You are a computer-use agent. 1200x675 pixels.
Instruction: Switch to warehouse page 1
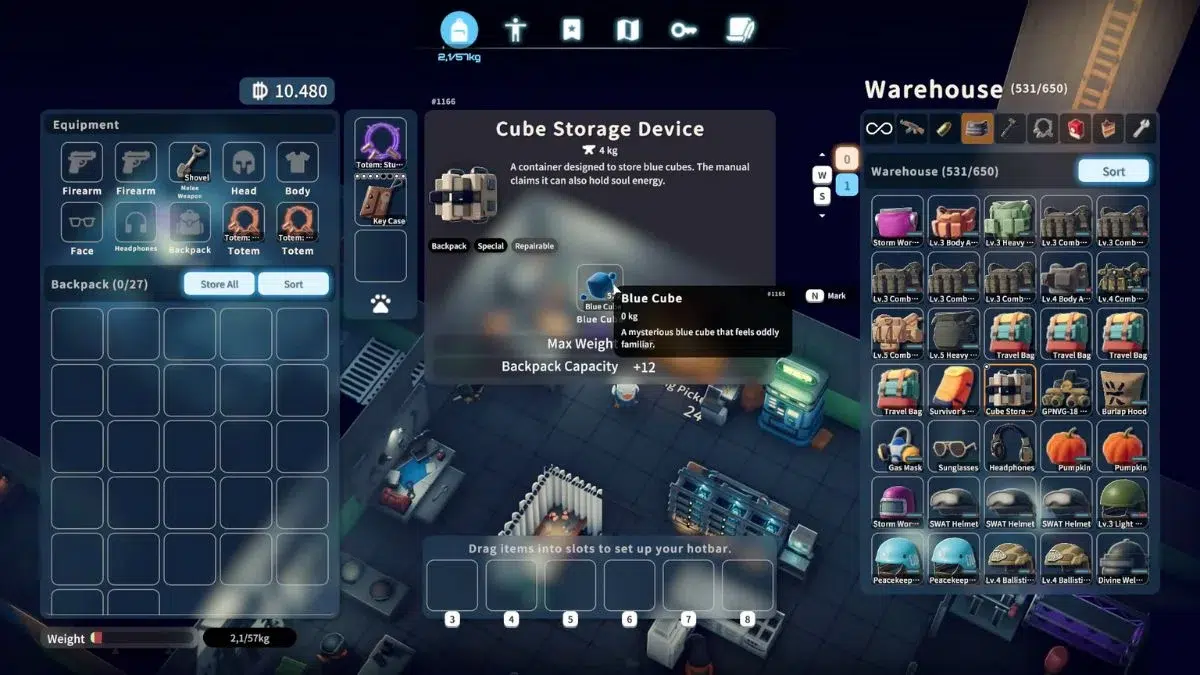pos(845,185)
